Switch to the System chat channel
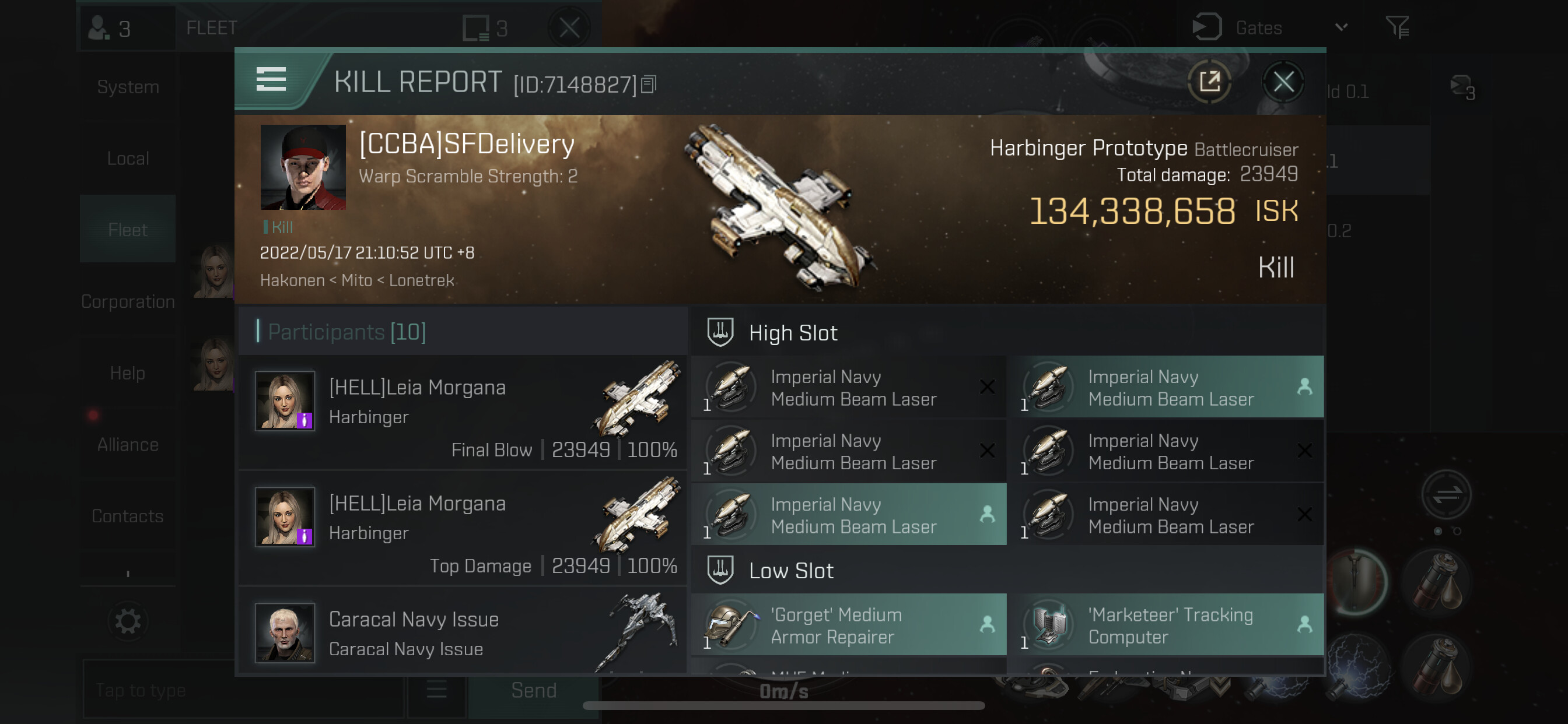The image size is (1568, 724). 128,87
